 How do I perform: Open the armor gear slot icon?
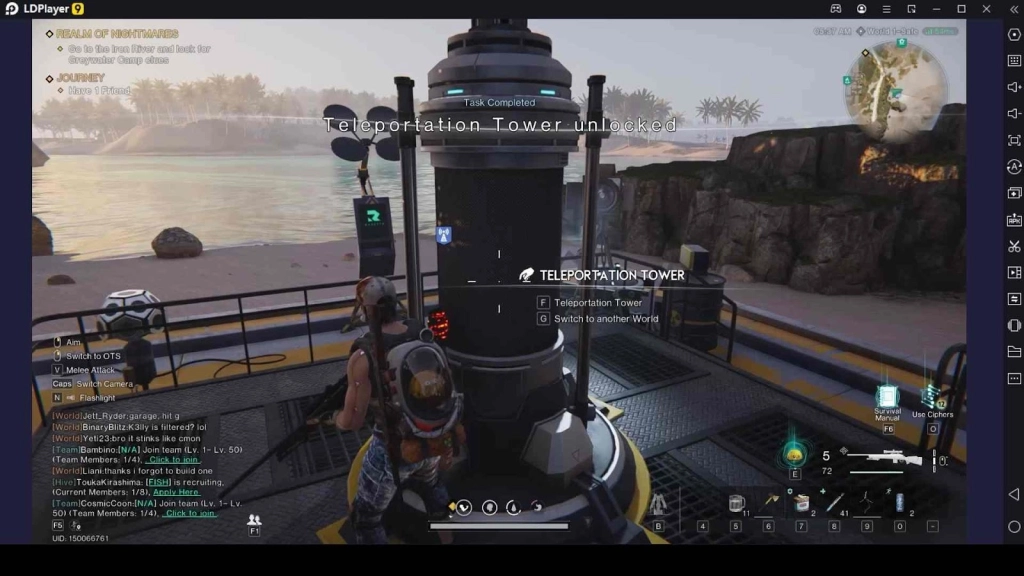coord(658,505)
